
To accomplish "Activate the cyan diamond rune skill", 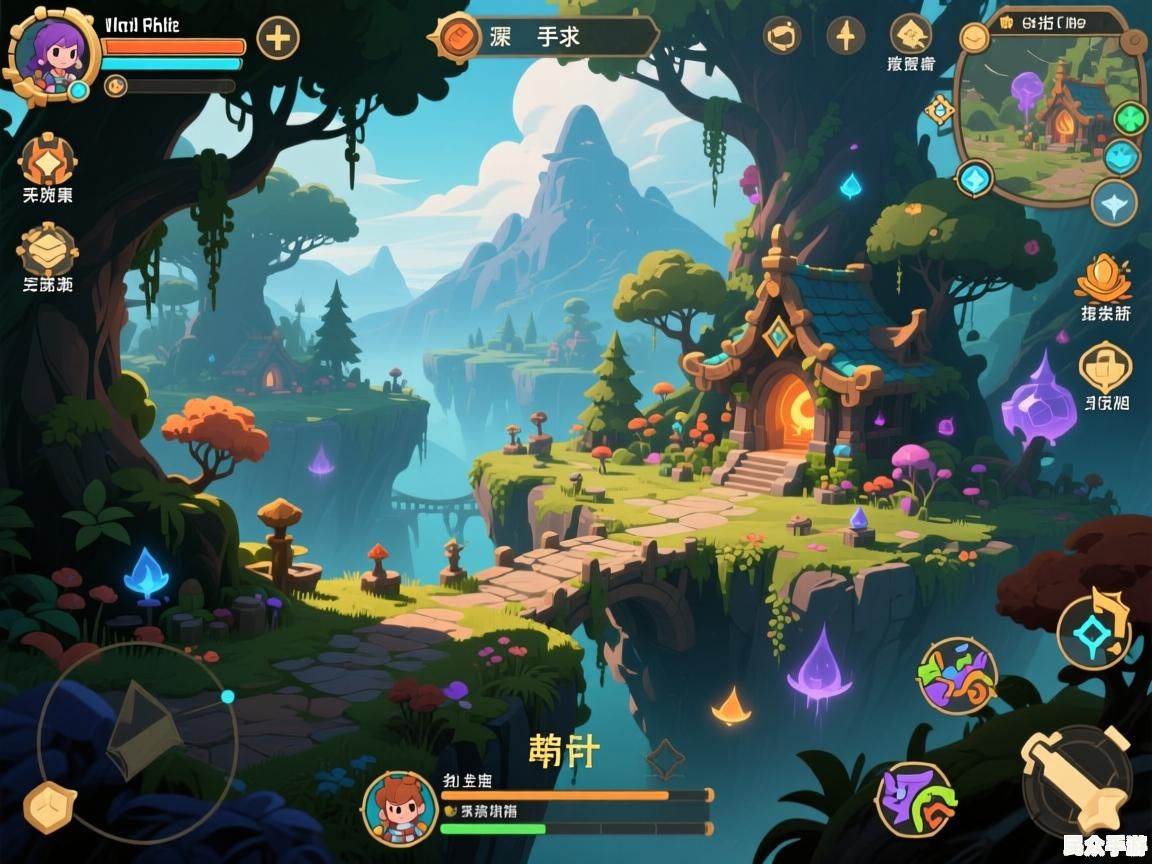I will [x=1094, y=631].
